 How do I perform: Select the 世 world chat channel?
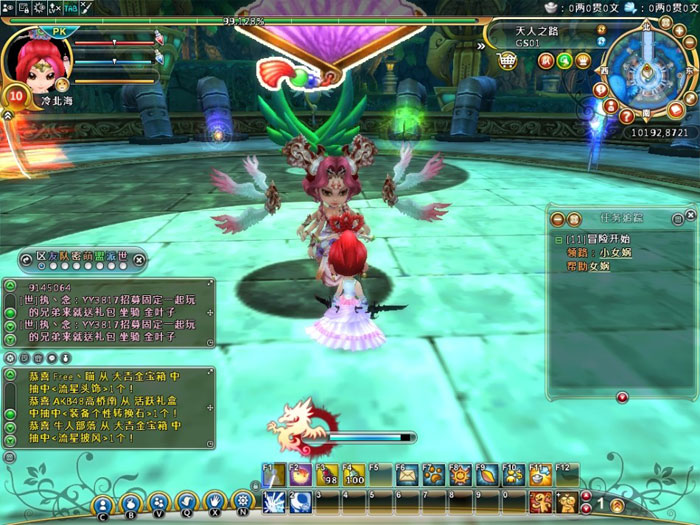coord(122,256)
